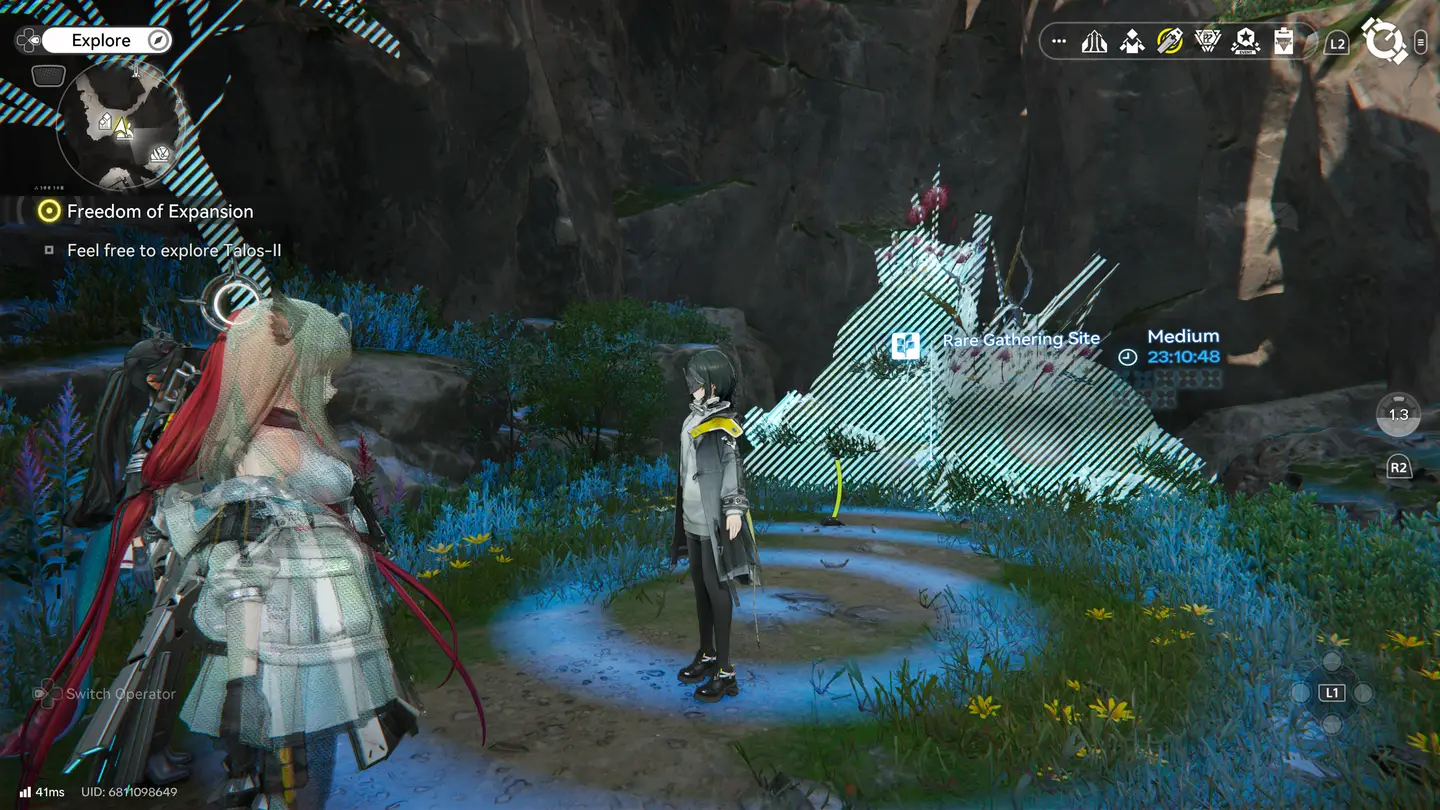Click the expedition road icon in top toolbar
This screenshot has height=810, width=1440.
pyautogui.click(x=1095, y=42)
